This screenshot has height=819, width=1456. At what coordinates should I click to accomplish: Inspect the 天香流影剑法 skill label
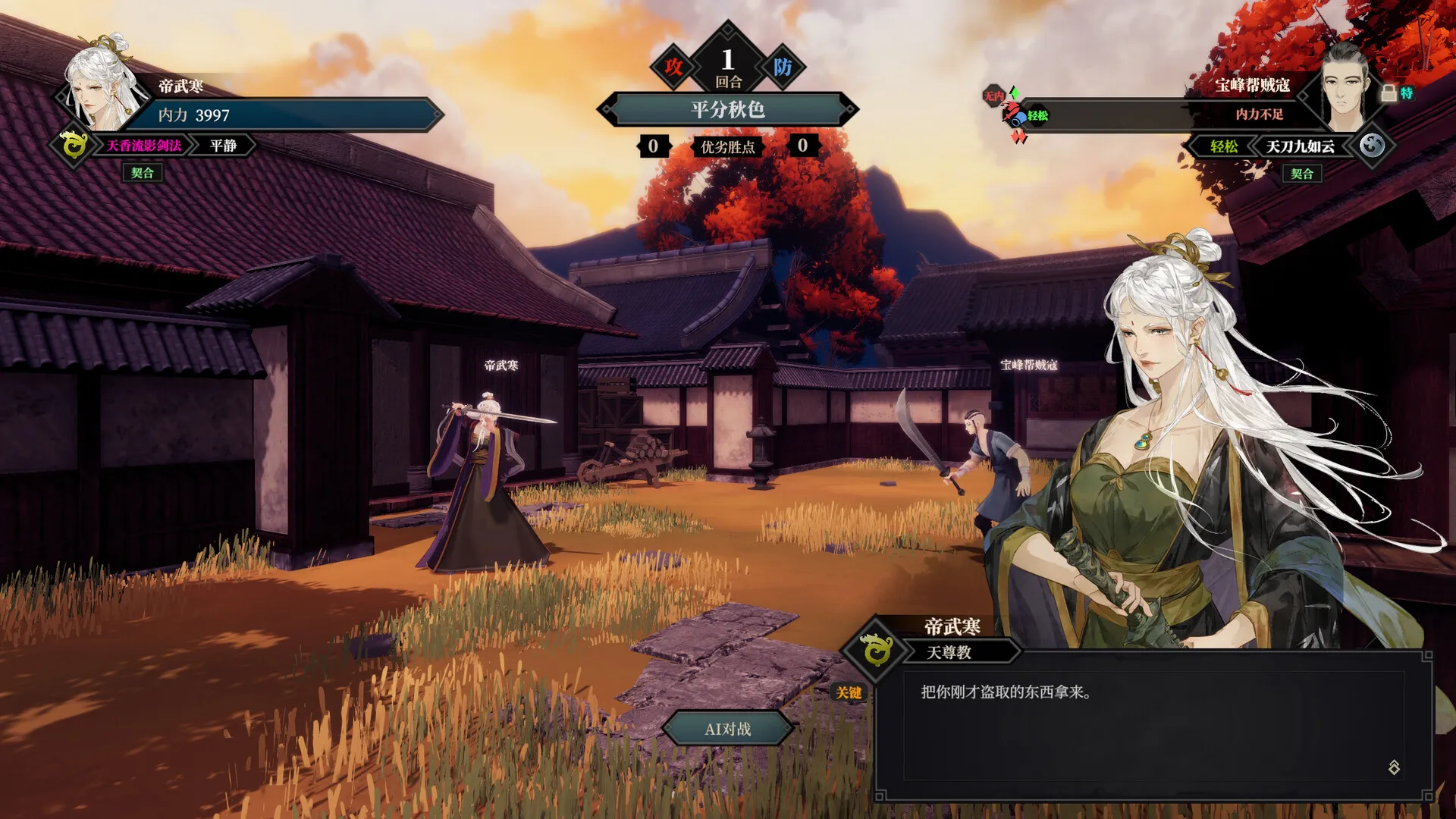coord(143,146)
